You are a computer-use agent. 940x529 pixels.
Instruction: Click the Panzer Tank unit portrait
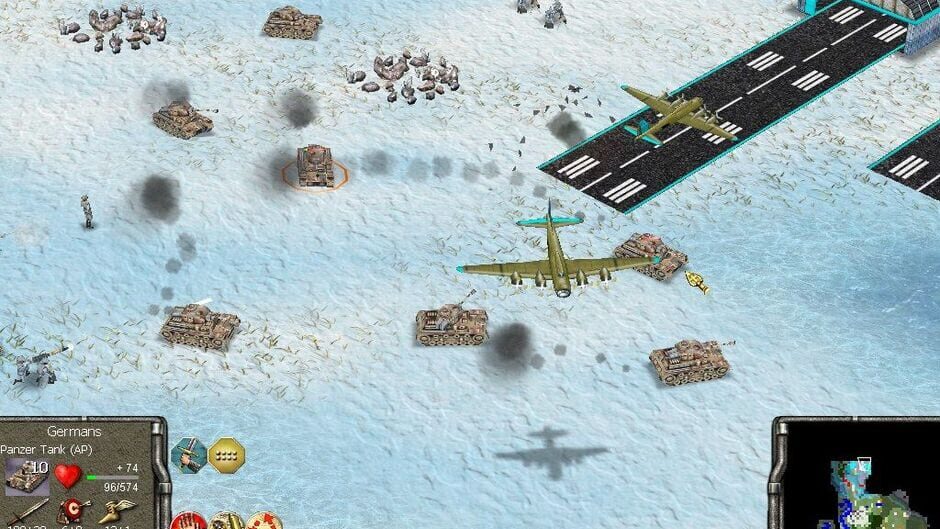pyautogui.click(x=26, y=476)
